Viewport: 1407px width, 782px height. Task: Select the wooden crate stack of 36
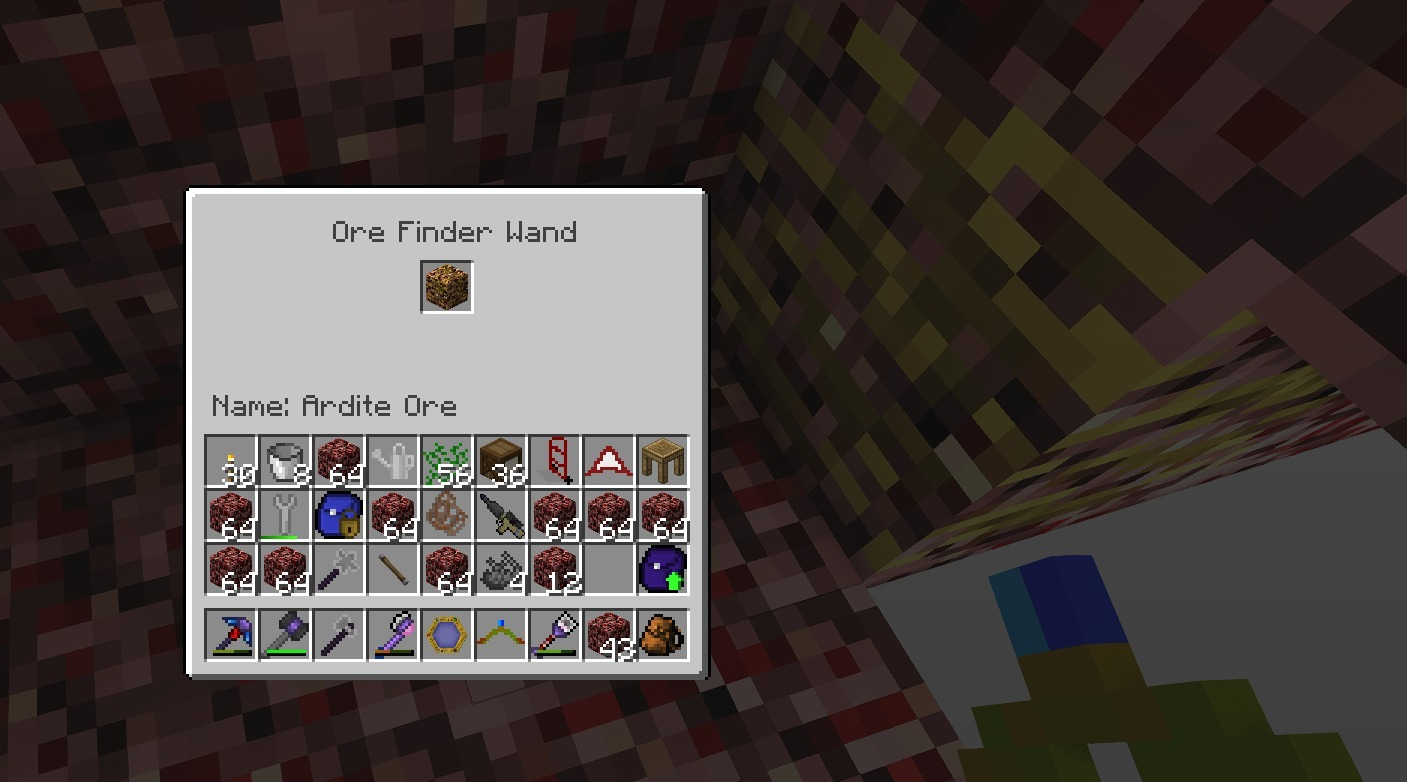(502, 460)
